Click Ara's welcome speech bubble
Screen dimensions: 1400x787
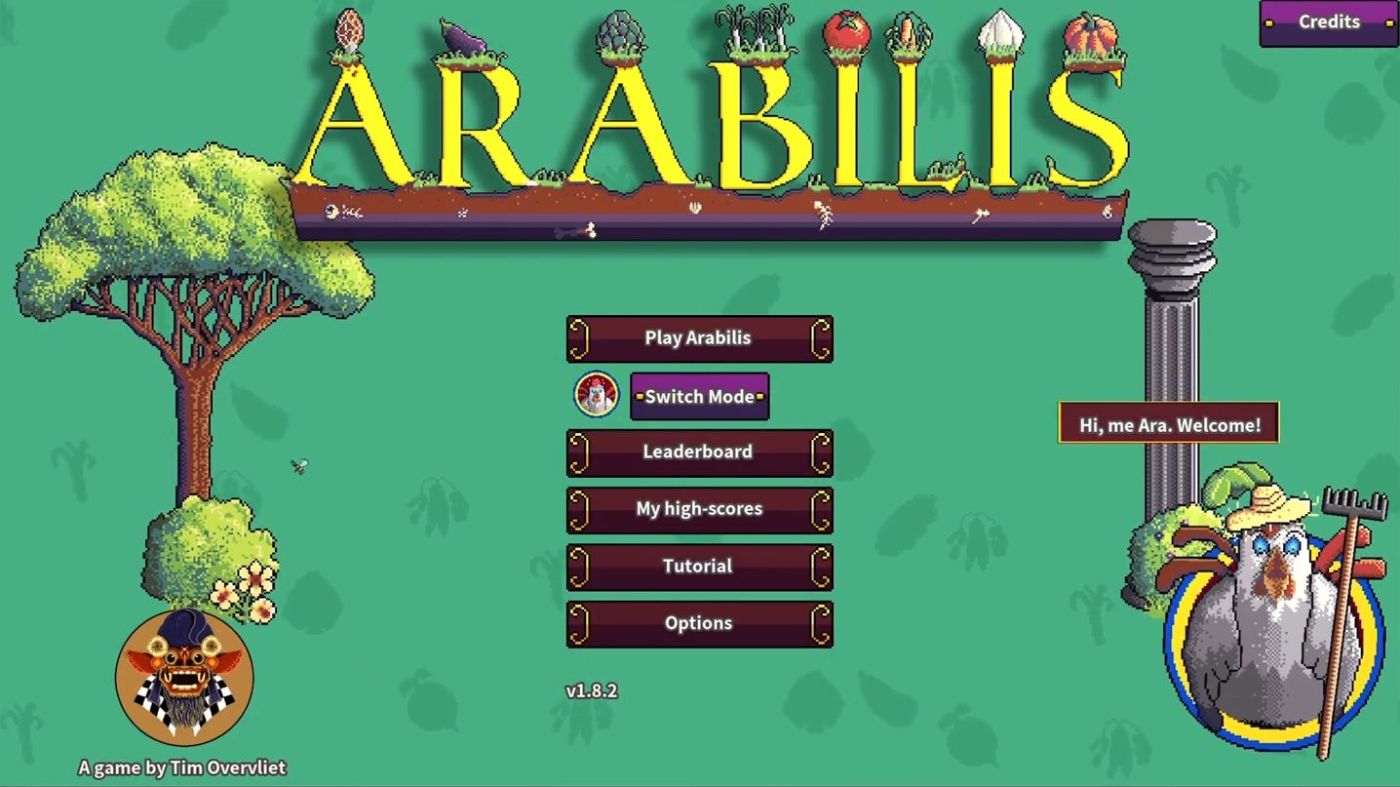[x=1168, y=422]
